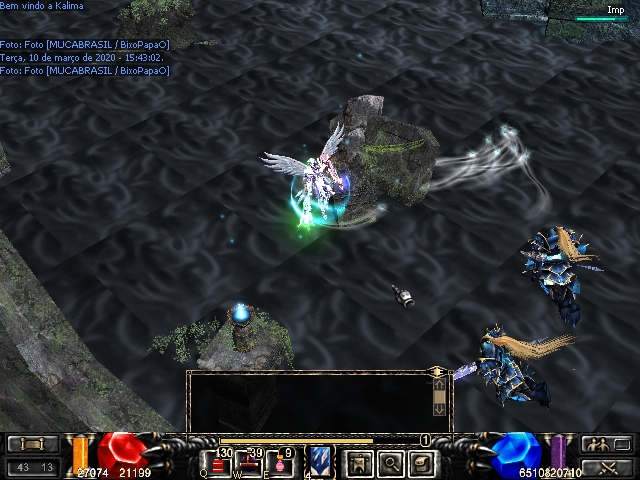Use the pink potion in slot E

(281, 464)
